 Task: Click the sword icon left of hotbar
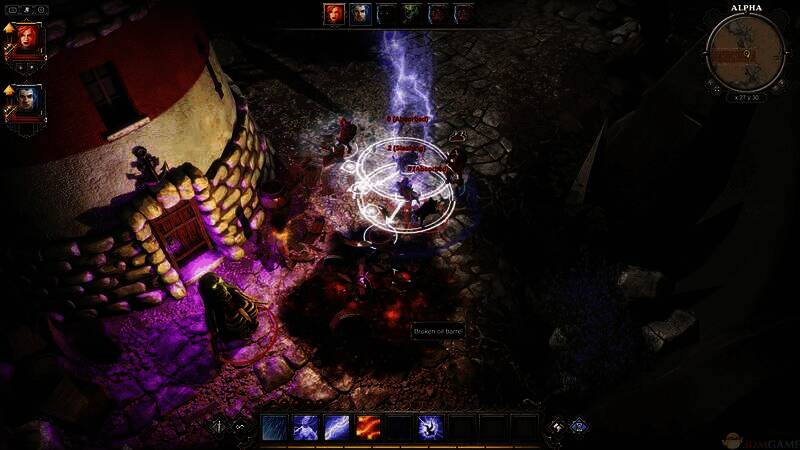tap(220, 427)
